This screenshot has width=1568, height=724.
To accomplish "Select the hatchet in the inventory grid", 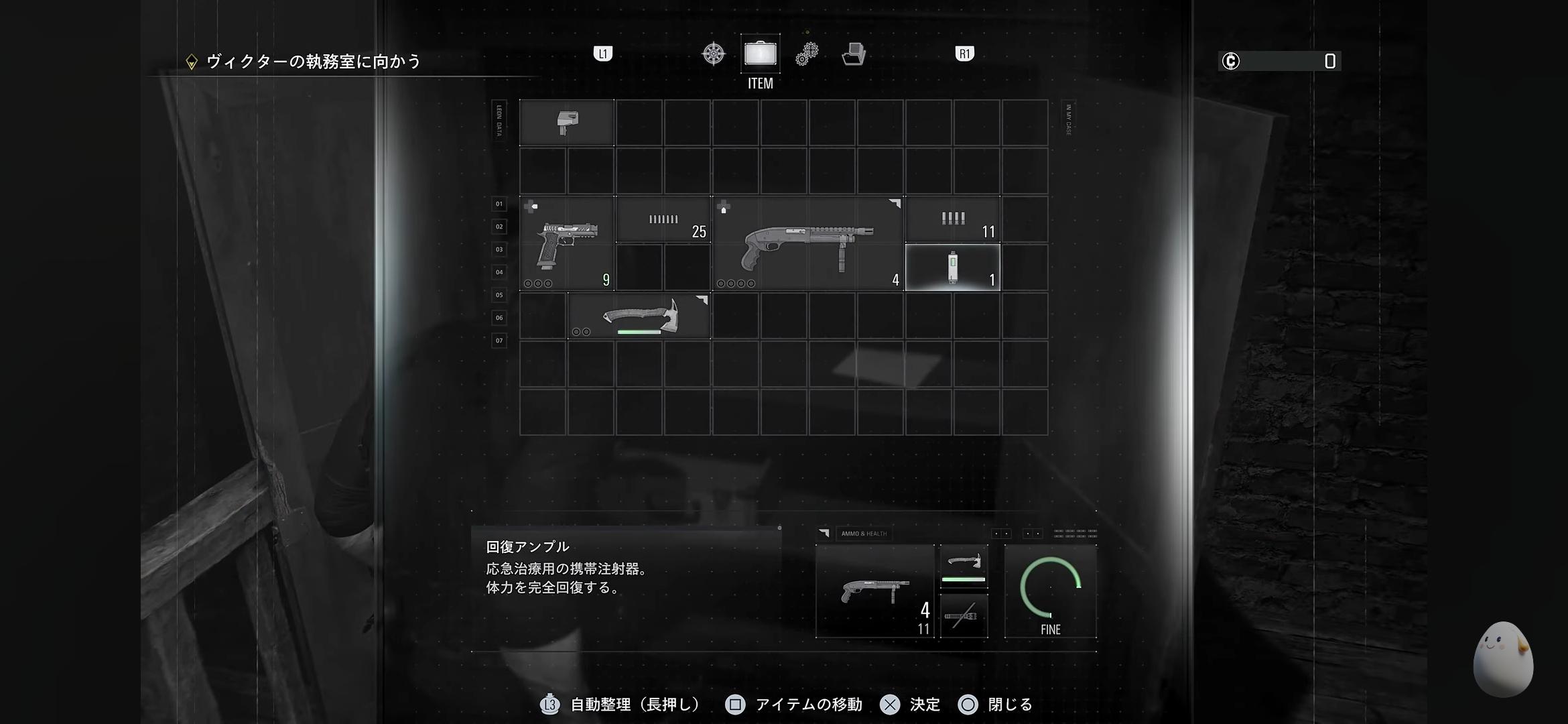I will (x=639, y=316).
